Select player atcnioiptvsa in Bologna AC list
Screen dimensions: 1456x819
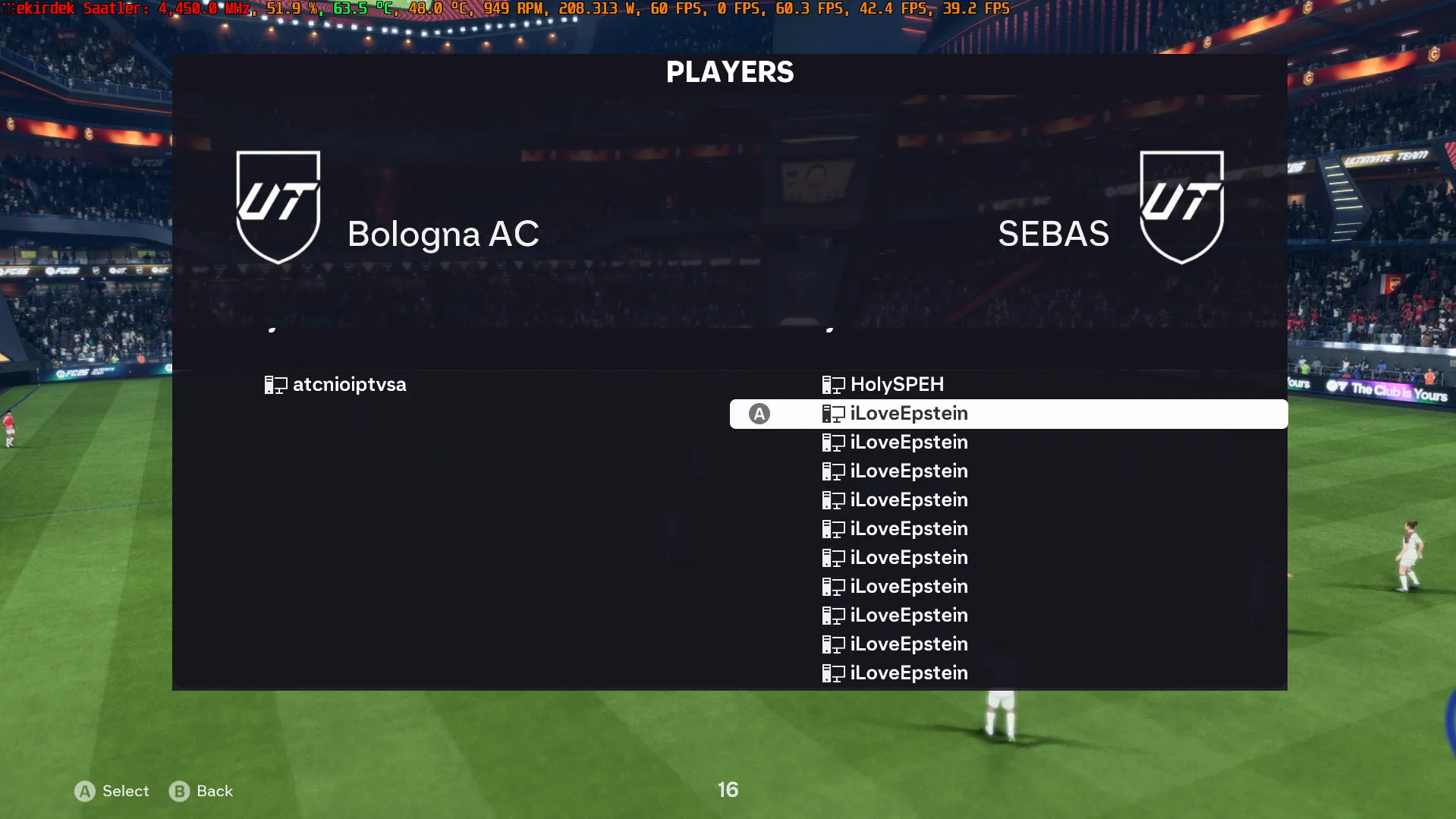349,385
